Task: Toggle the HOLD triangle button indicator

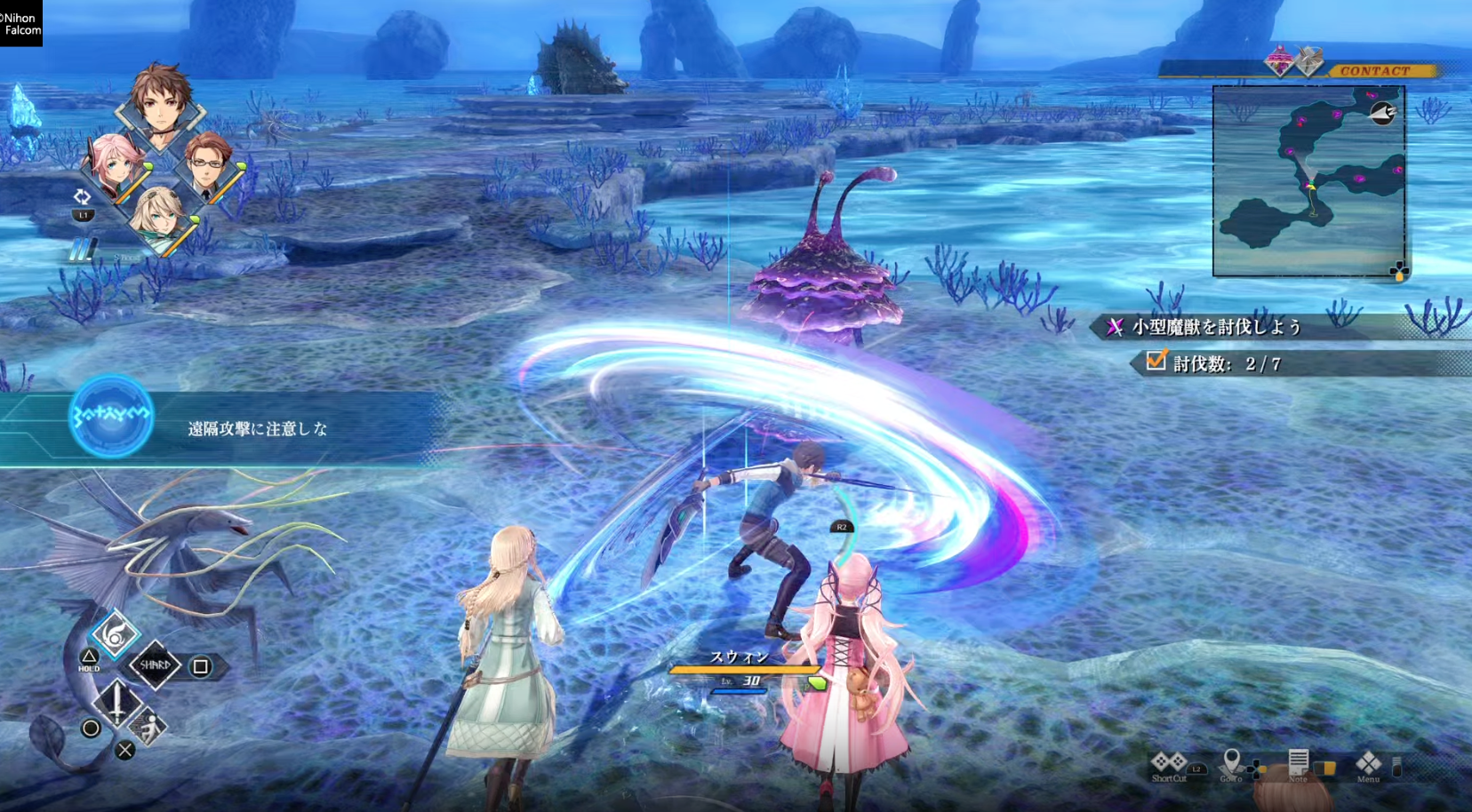Action: tap(89, 656)
